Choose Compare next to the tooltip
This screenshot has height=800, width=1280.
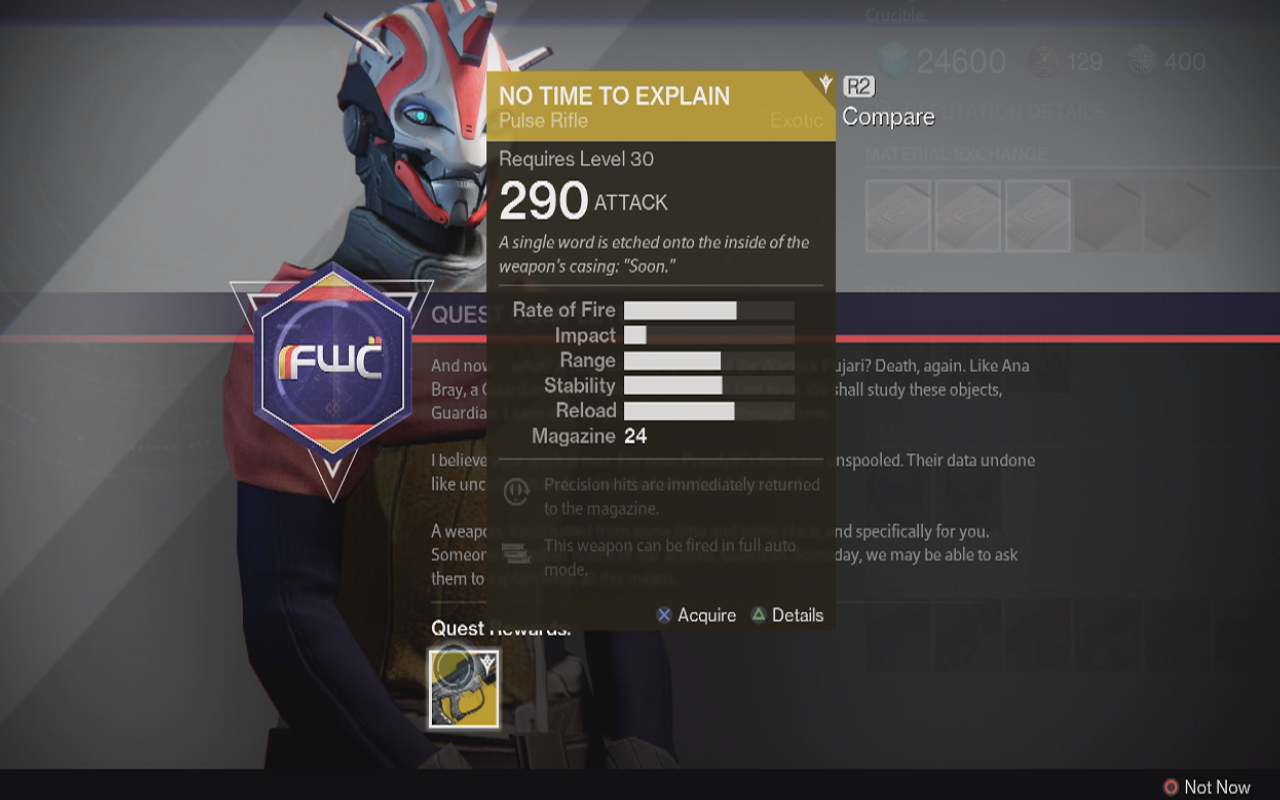click(x=887, y=116)
